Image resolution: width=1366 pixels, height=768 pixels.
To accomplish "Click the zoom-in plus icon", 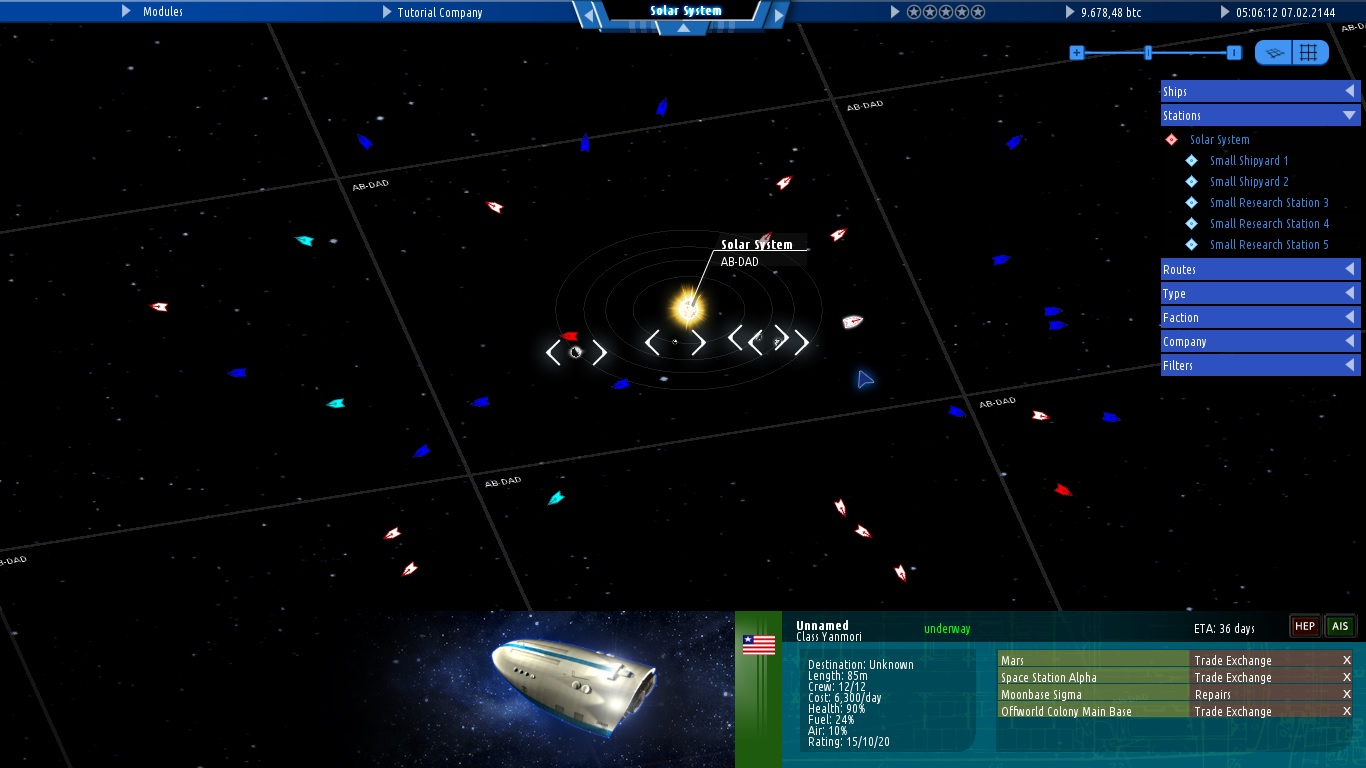I will 1075,51.
